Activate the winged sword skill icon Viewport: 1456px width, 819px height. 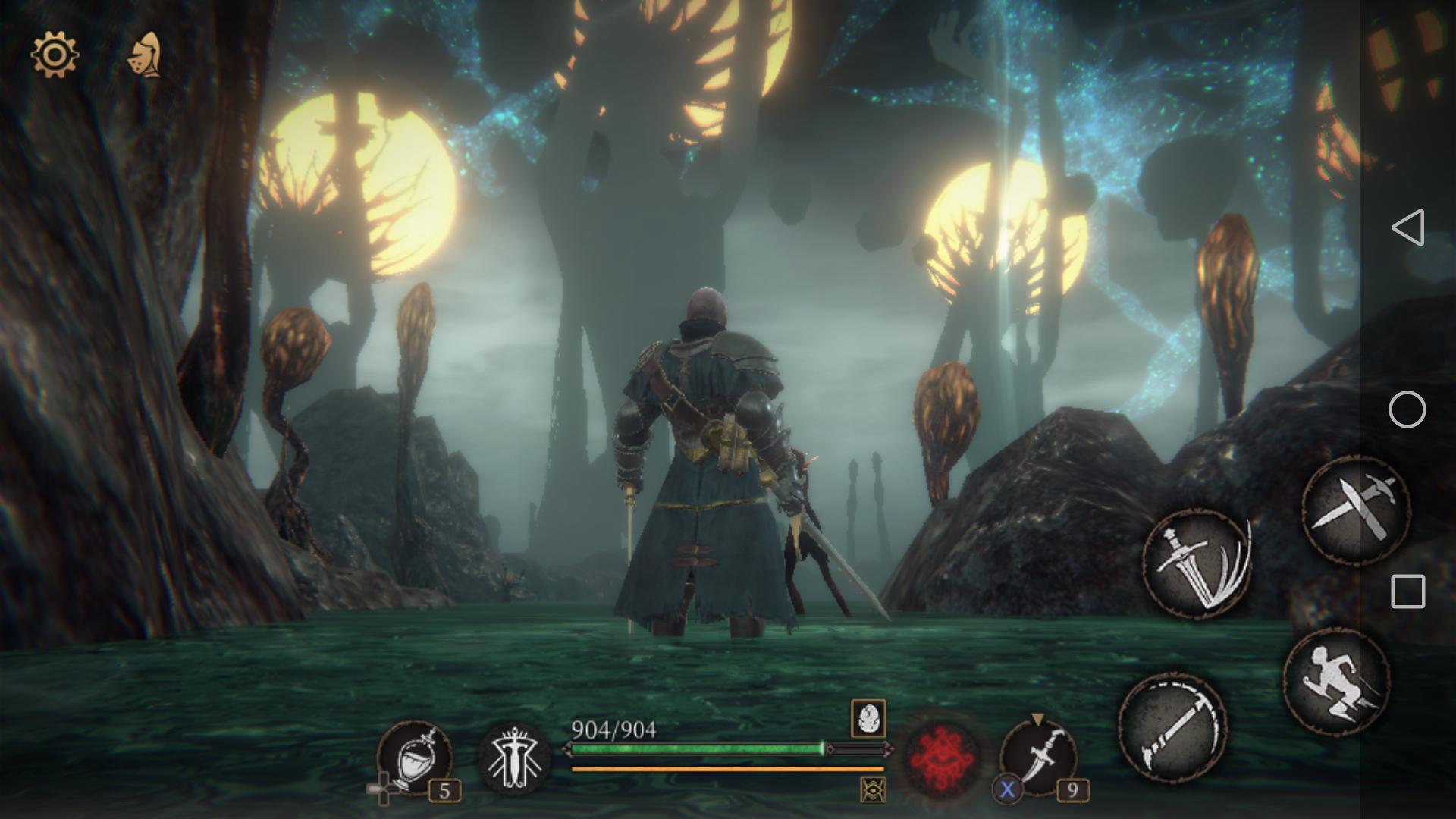(515, 758)
